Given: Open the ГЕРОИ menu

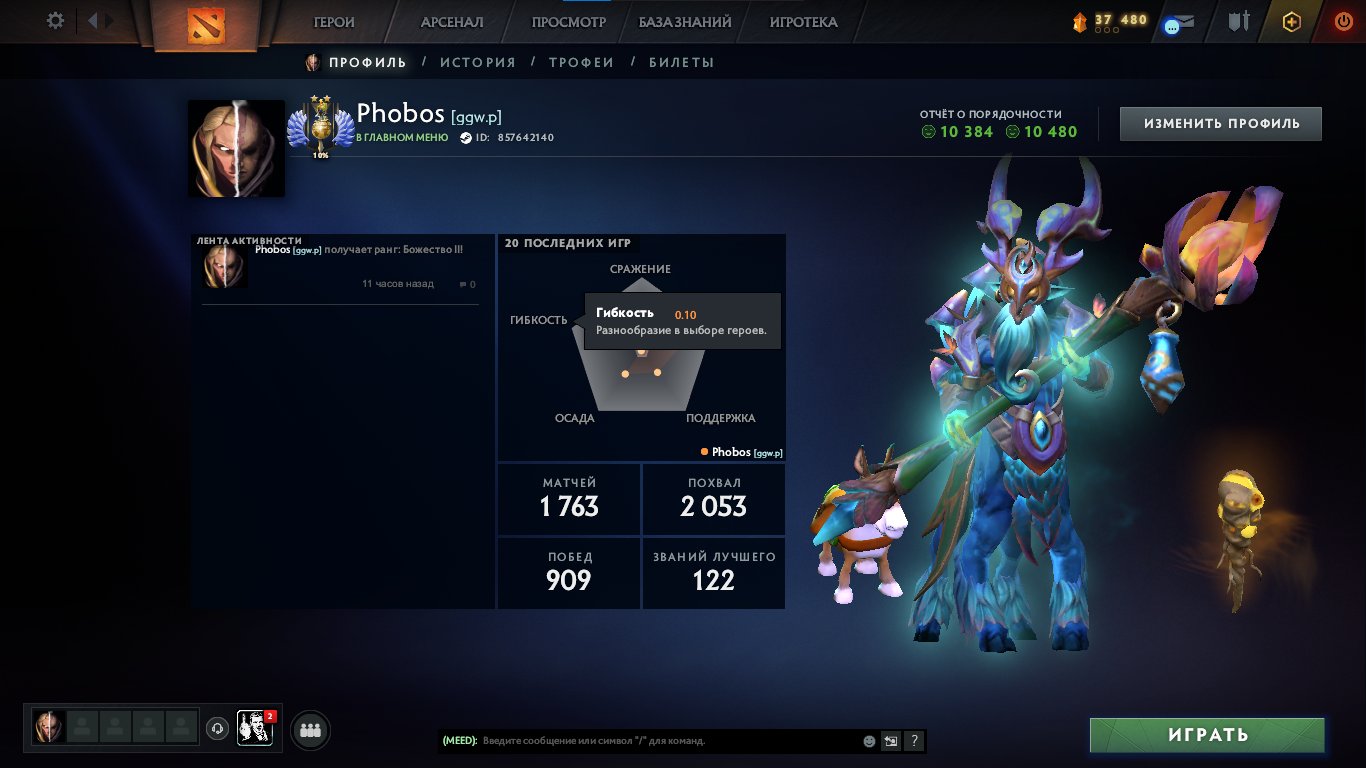Looking at the screenshot, I should pos(336,21).
